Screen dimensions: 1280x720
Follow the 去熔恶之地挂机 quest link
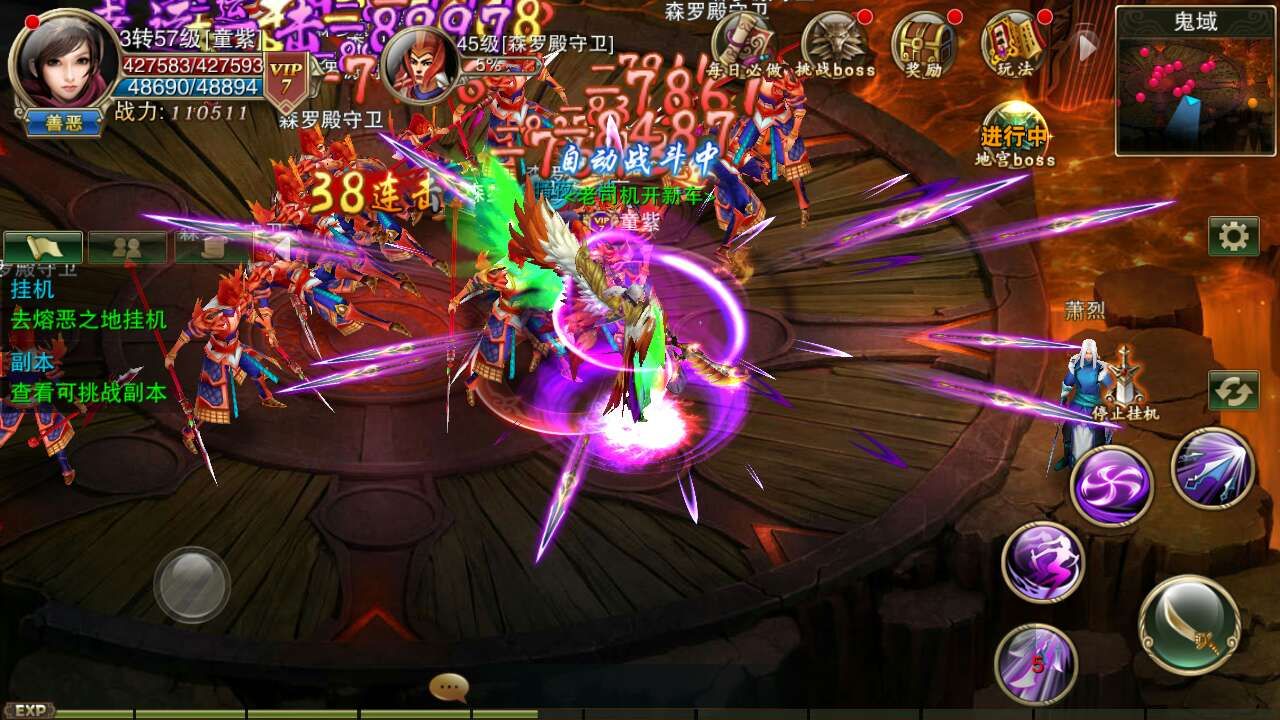(x=89, y=320)
